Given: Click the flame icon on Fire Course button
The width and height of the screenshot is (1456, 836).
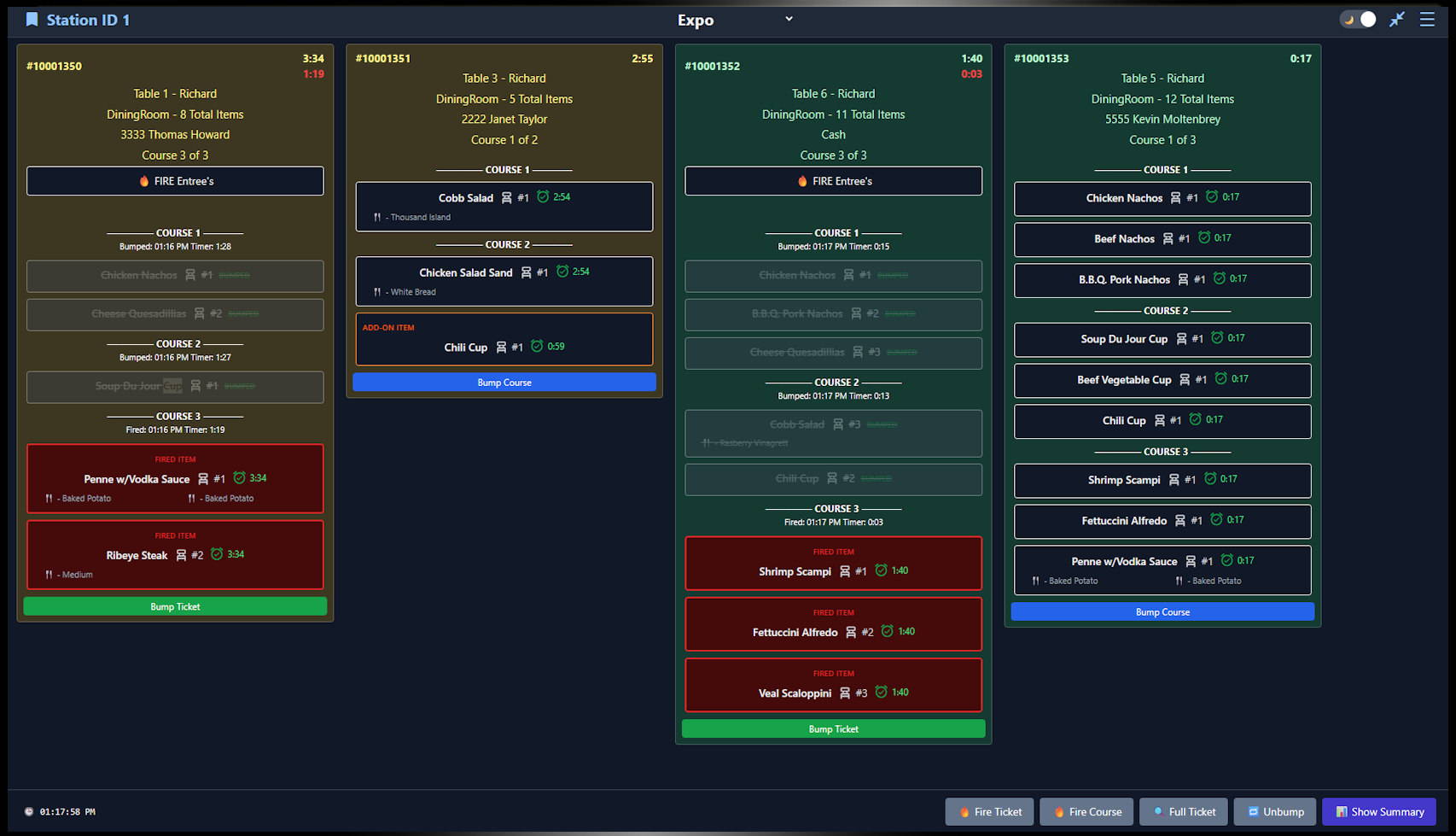Looking at the screenshot, I should (x=1058, y=811).
